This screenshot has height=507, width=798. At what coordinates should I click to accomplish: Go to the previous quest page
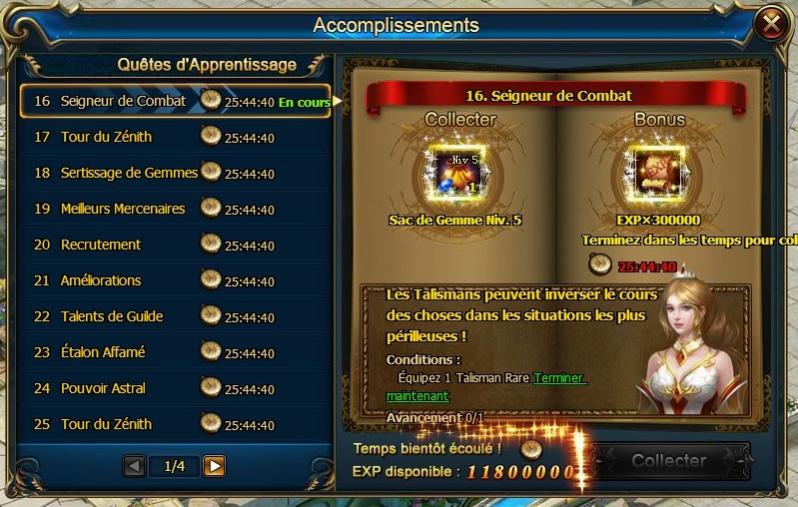[x=134, y=466]
